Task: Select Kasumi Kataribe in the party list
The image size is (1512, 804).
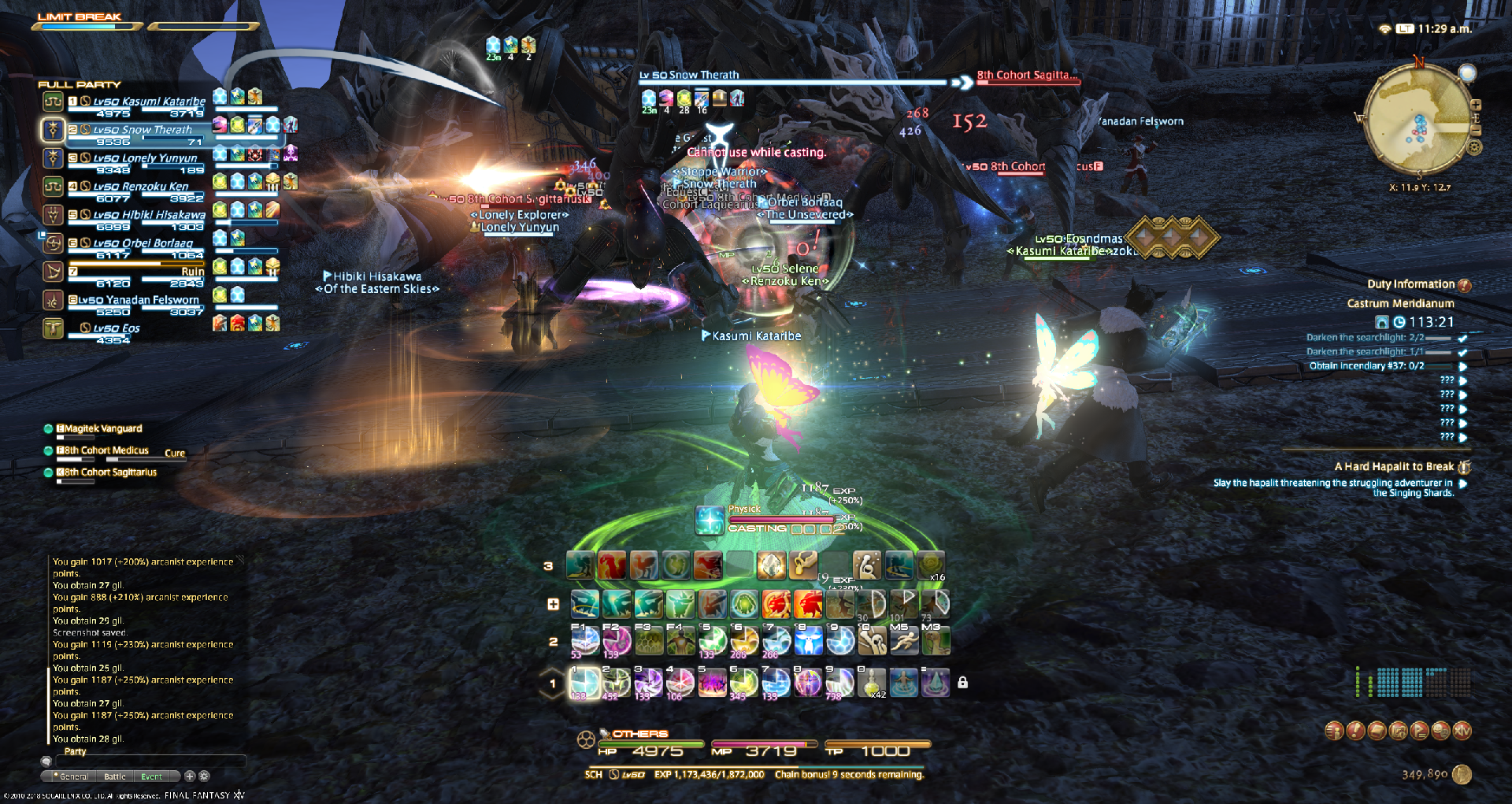Action: click(x=149, y=102)
